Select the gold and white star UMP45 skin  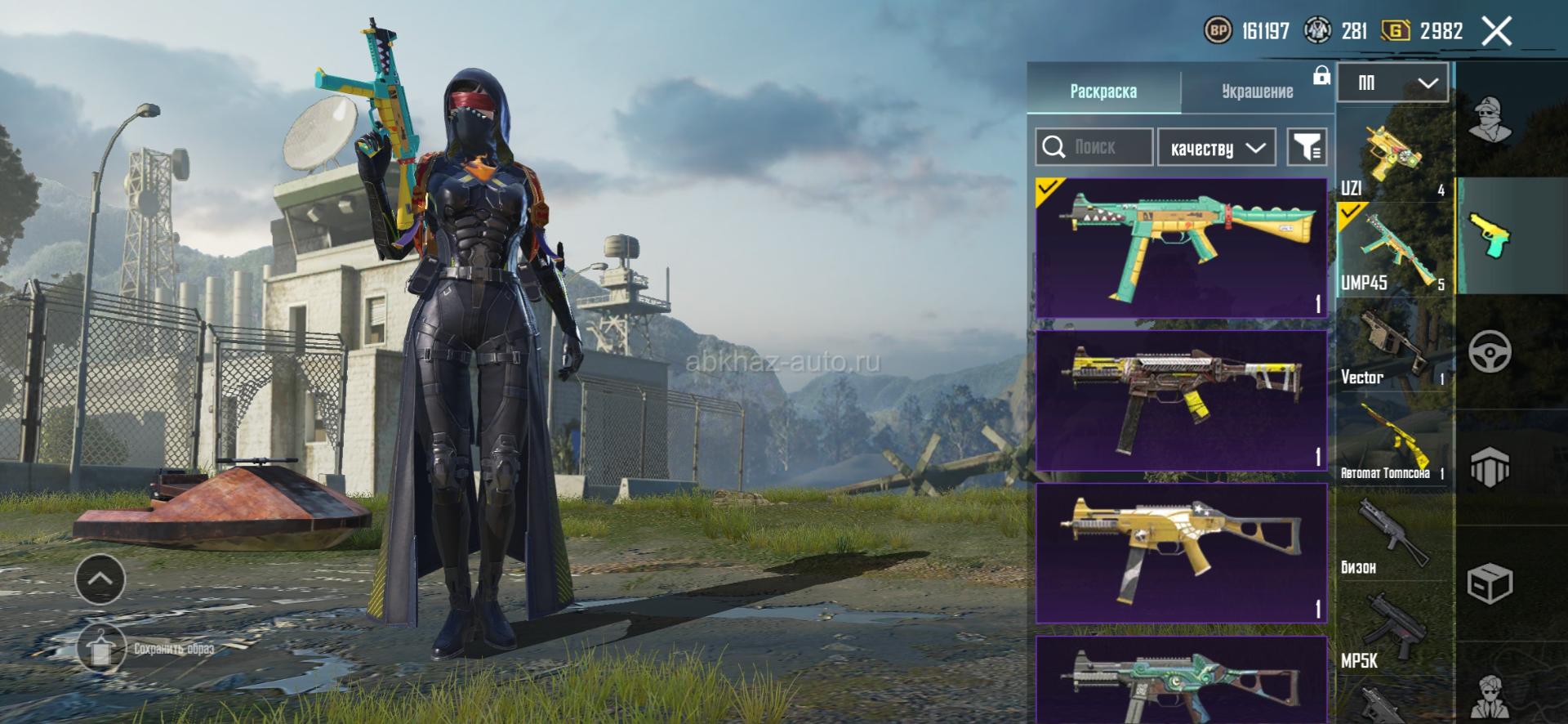1181,553
